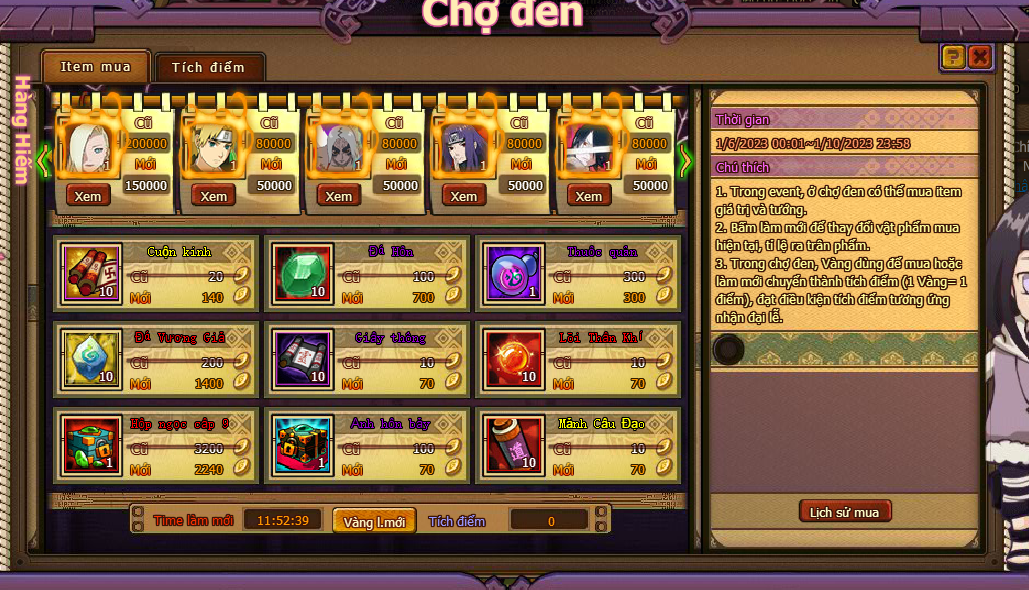The width and height of the screenshot is (1029, 590).
Task: Select the white-haired masked hero portrait
Action: 338,149
